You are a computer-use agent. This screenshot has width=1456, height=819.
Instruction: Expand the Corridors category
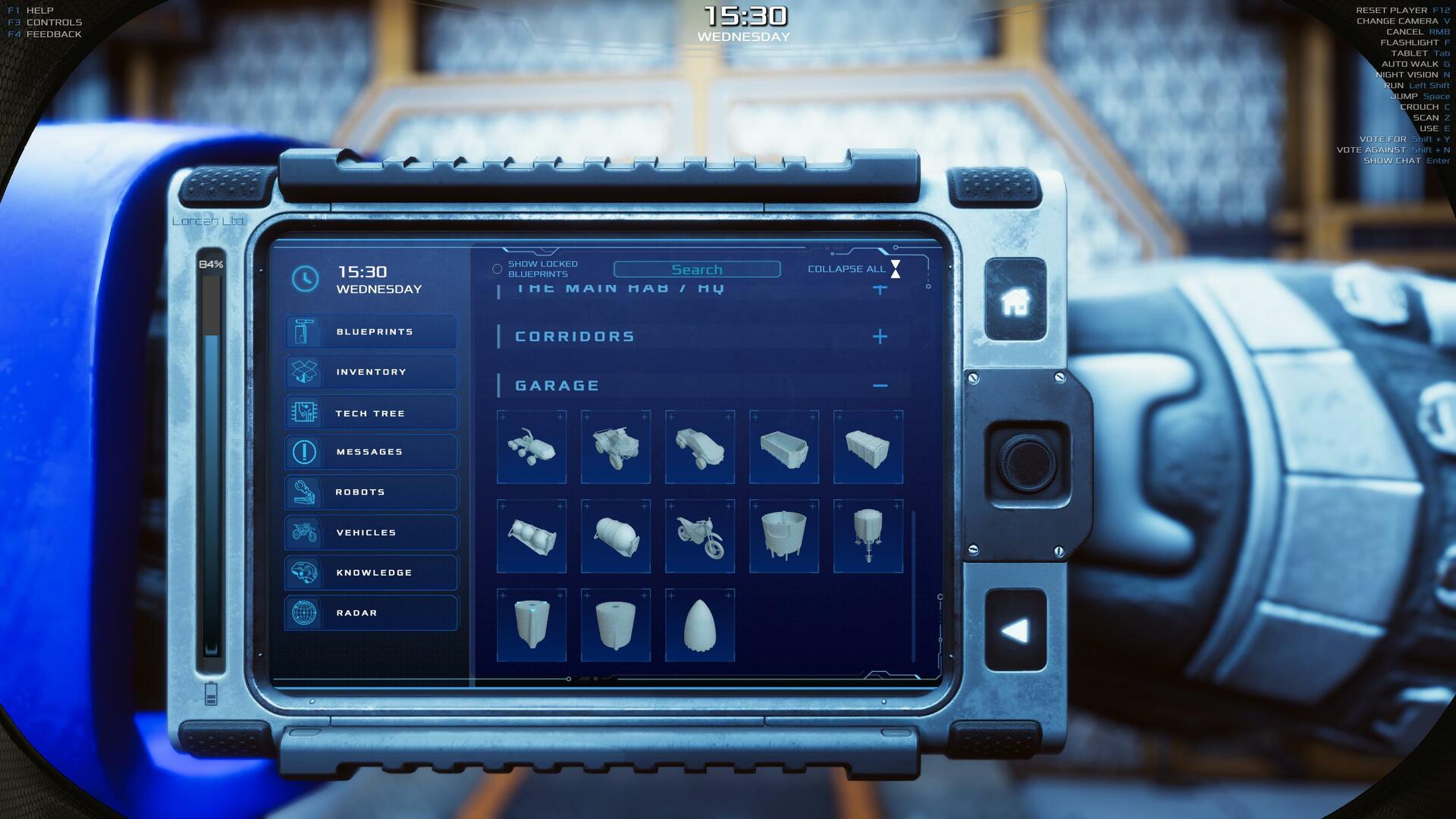pyautogui.click(x=880, y=336)
